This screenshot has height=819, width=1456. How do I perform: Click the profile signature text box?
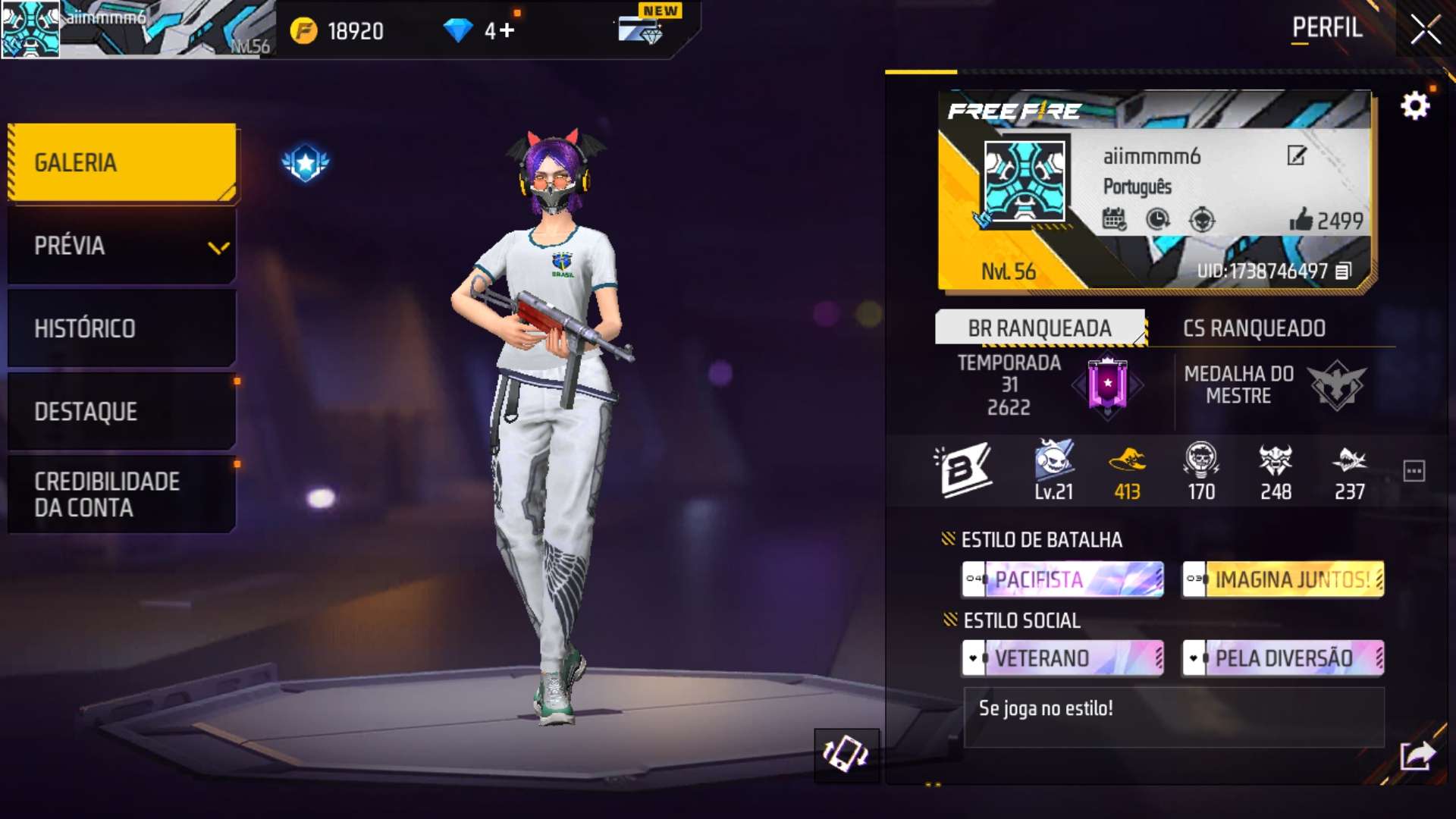point(1173,717)
